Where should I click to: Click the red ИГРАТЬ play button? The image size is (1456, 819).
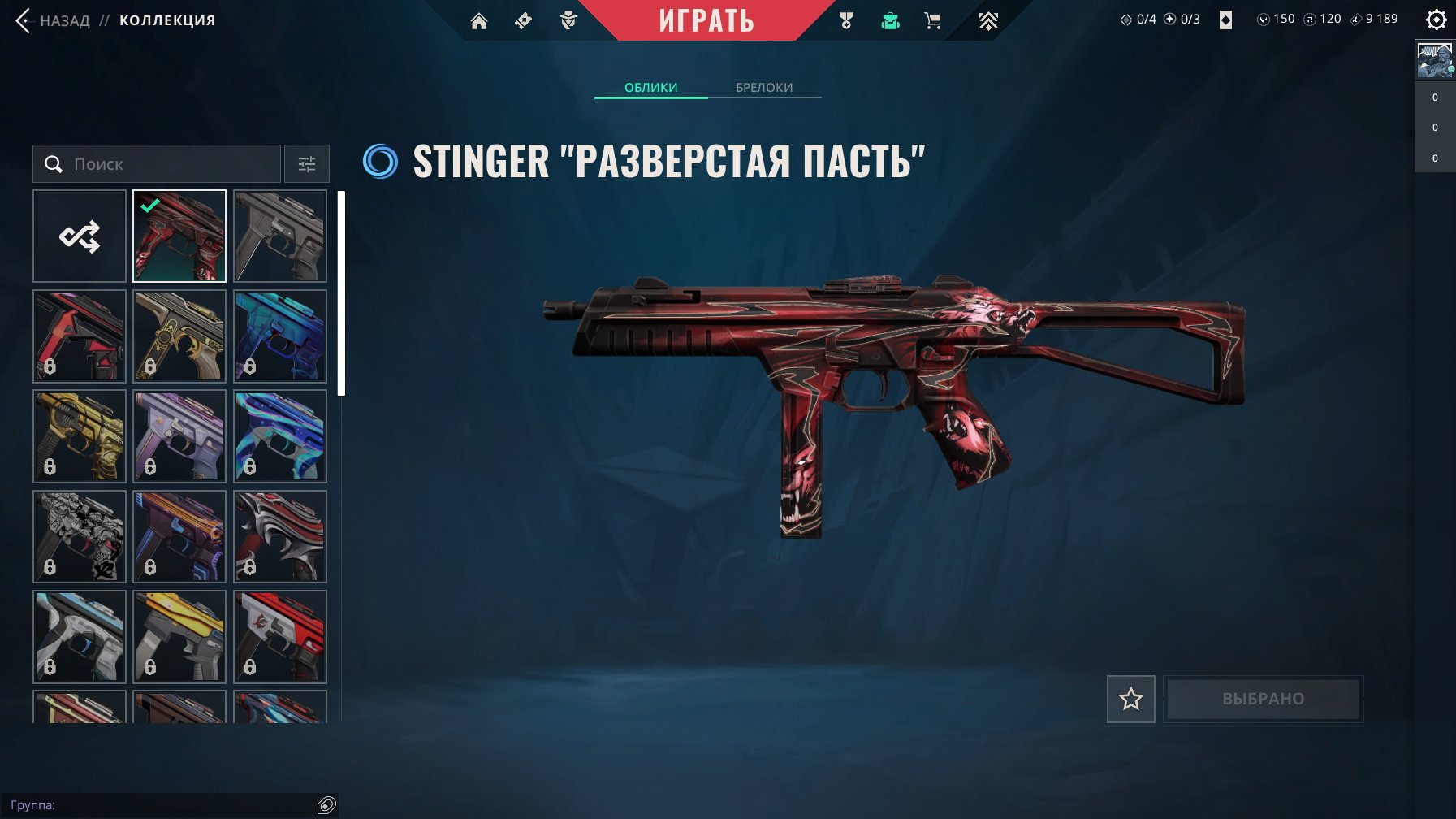pos(706,21)
